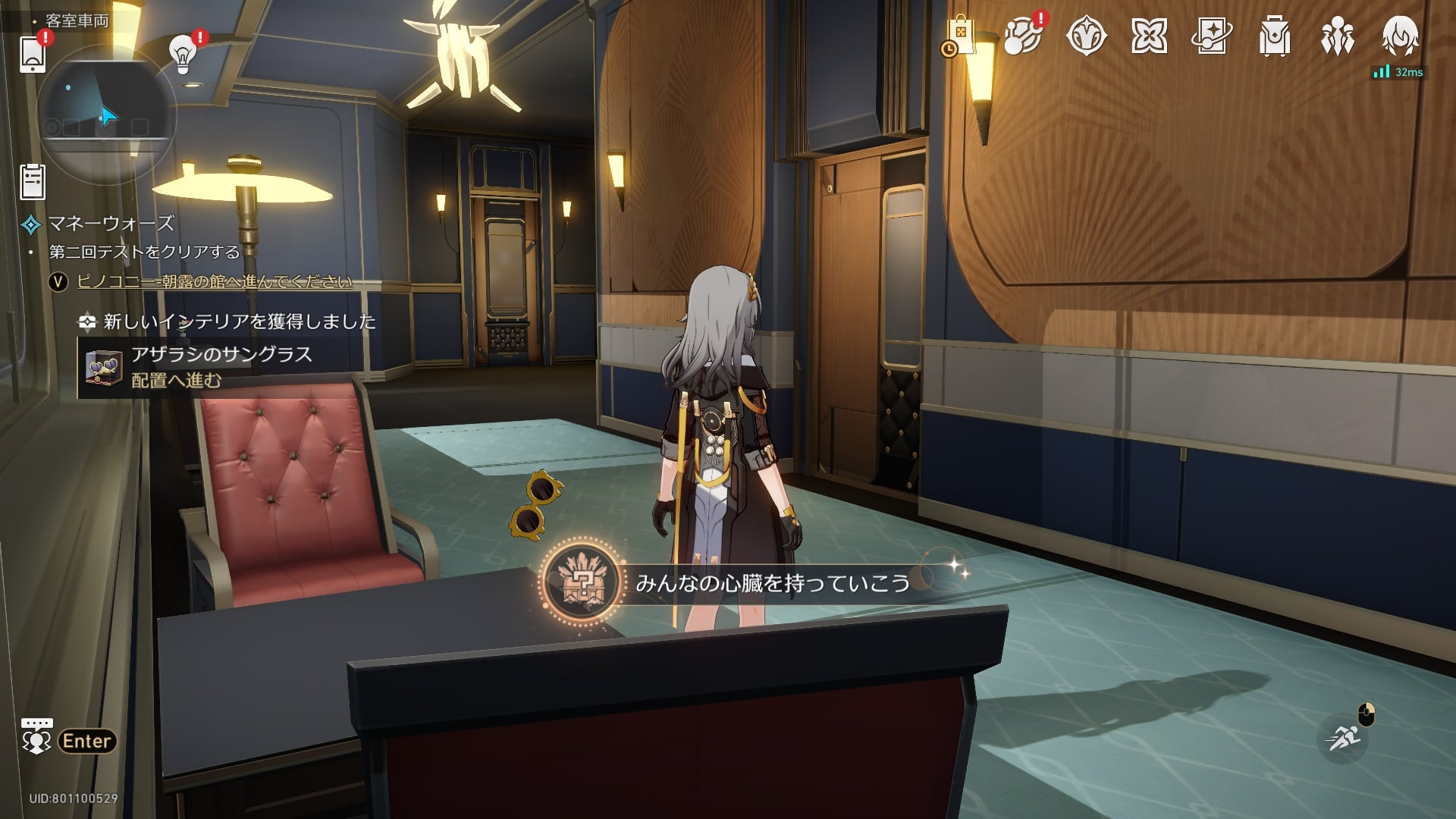The height and width of the screenshot is (819, 1456).
Task: Choose the みんなの心臓を持っていこう interaction prompt
Action: pyautogui.click(x=772, y=582)
